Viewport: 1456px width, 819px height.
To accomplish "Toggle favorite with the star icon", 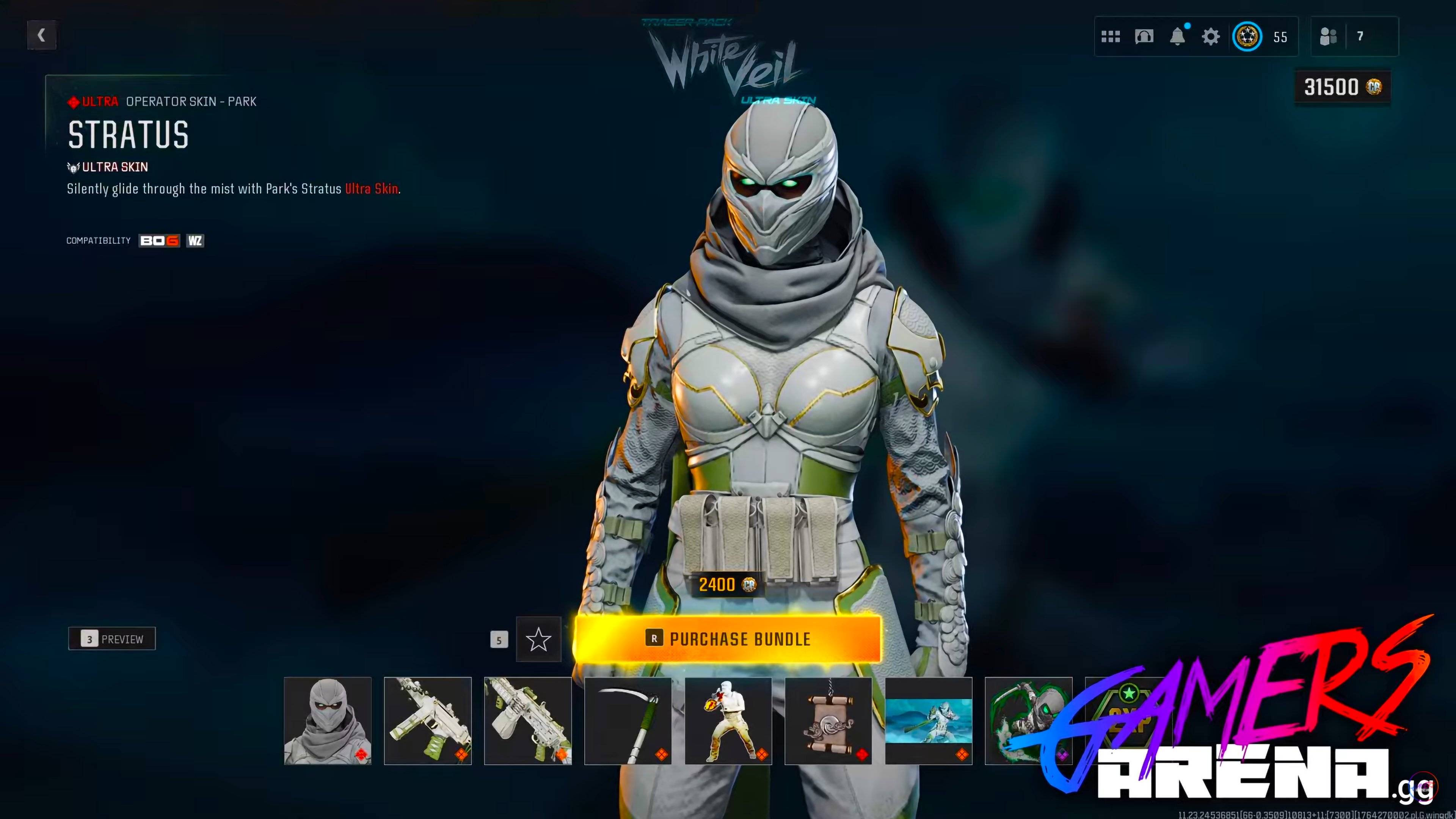I will [x=538, y=639].
